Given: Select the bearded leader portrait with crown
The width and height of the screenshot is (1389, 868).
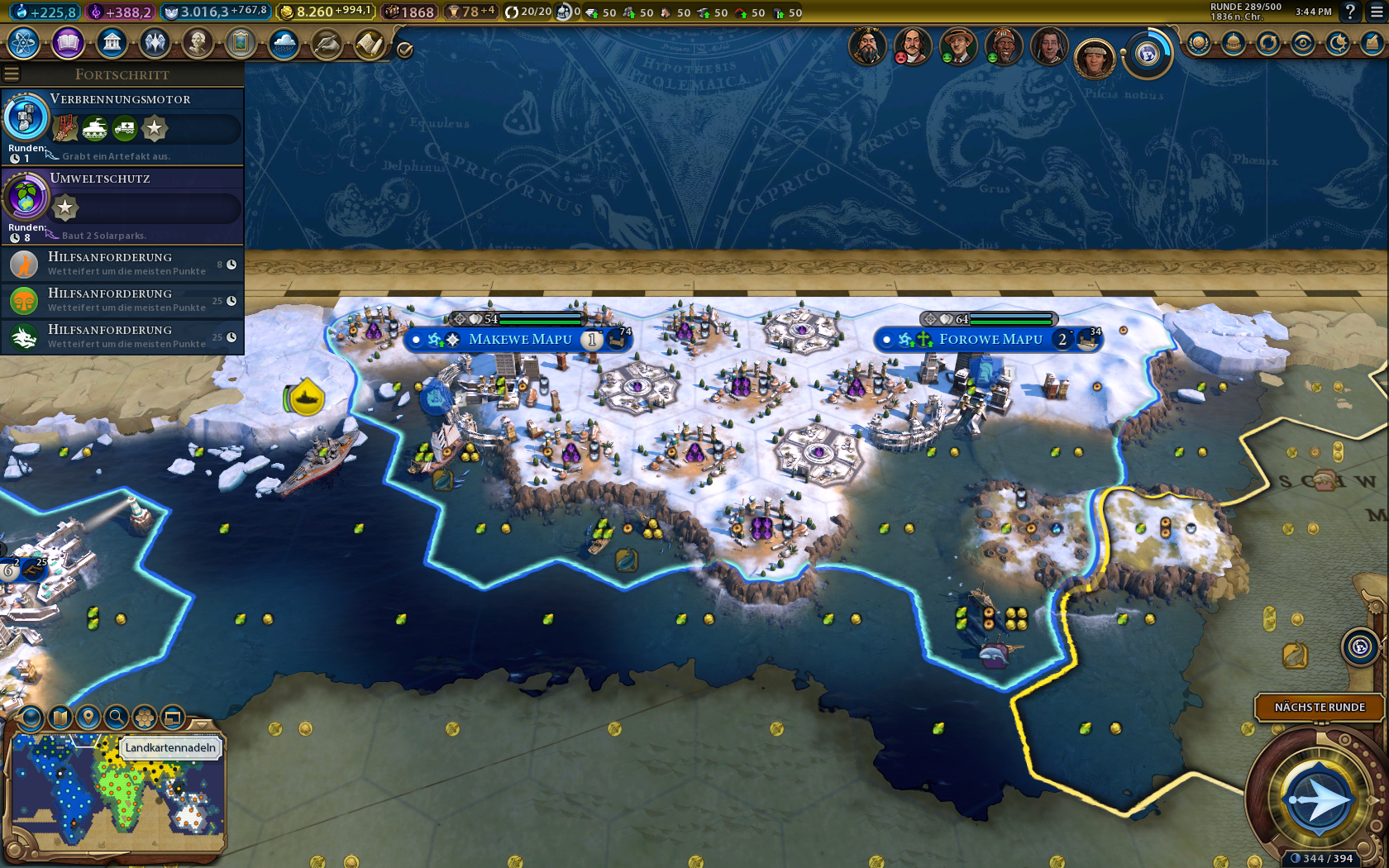Looking at the screenshot, I should coord(866,47).
